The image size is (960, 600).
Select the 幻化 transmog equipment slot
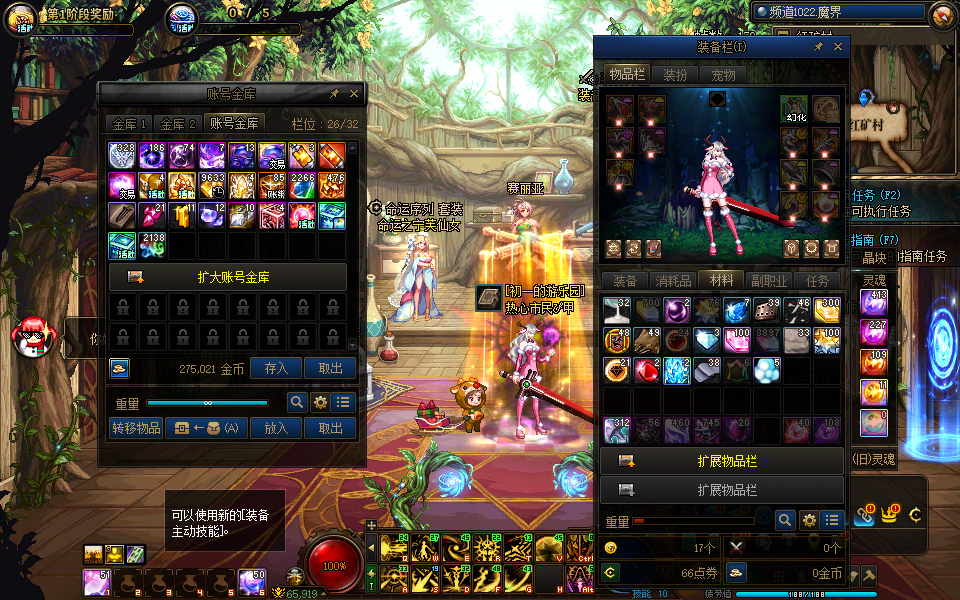pos(795,109)
